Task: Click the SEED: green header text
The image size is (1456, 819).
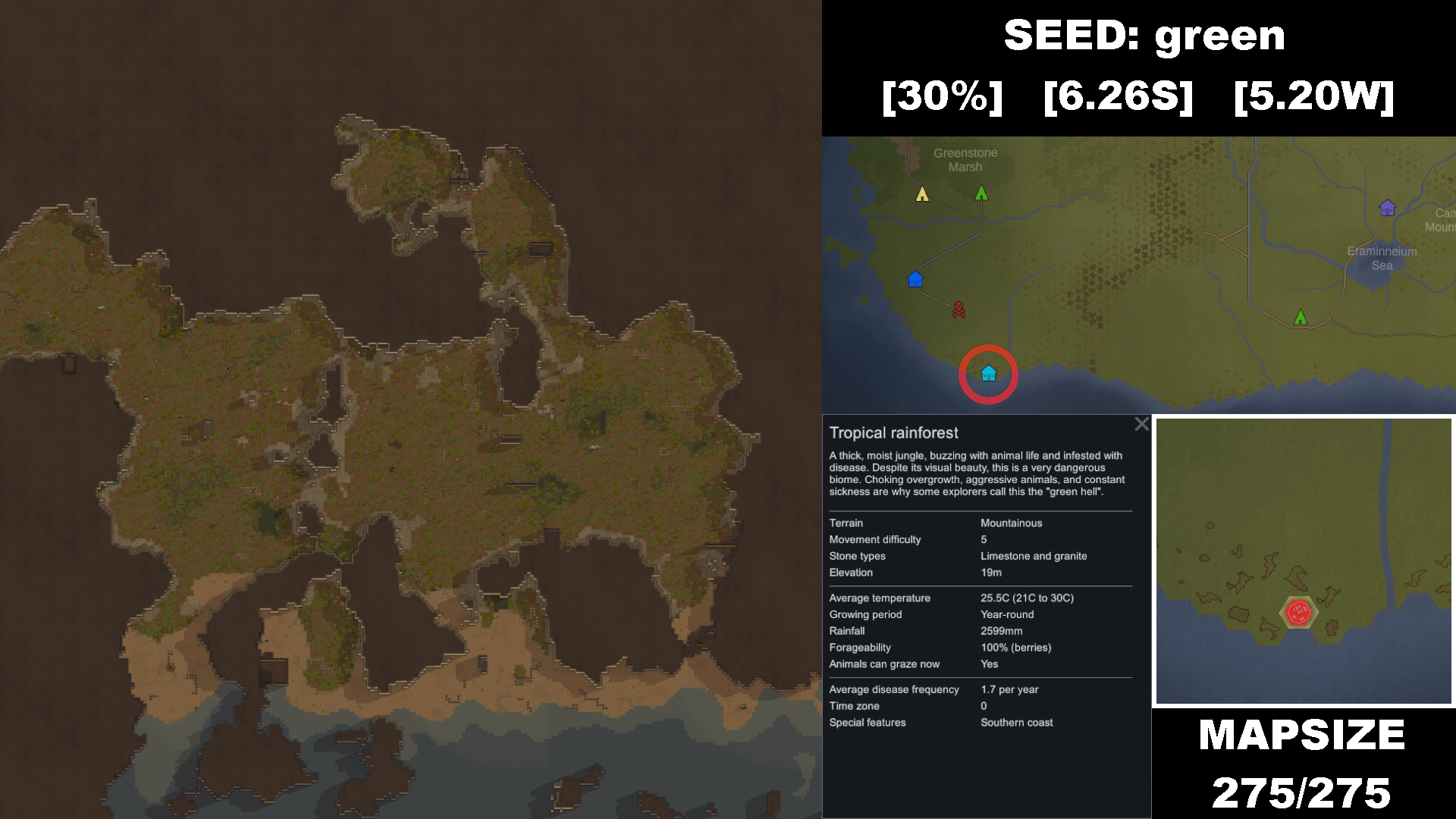Action: (1144, 35)
